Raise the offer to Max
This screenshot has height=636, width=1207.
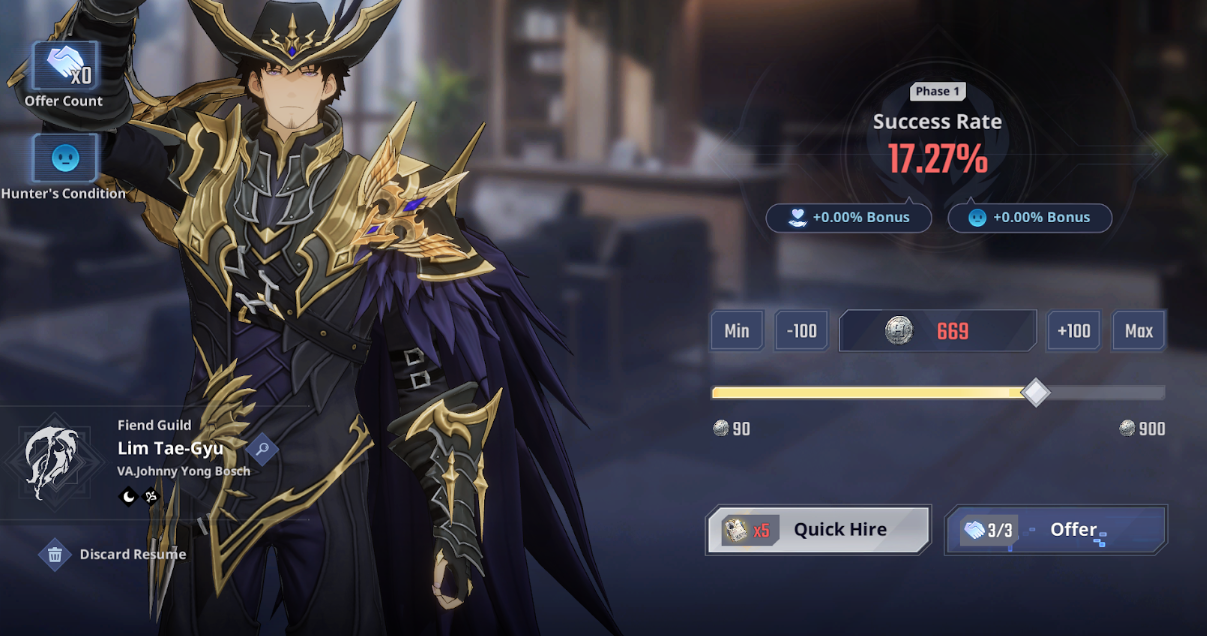click(1138, 331)
